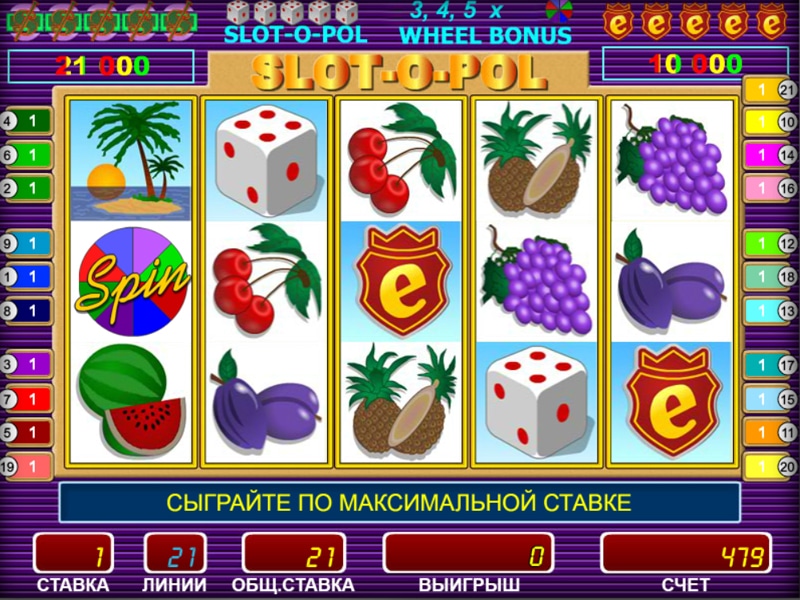Click the payline 9 indicator
This screenshot has height=600, width=800.
pyautogui.click(x=26, y=243)
